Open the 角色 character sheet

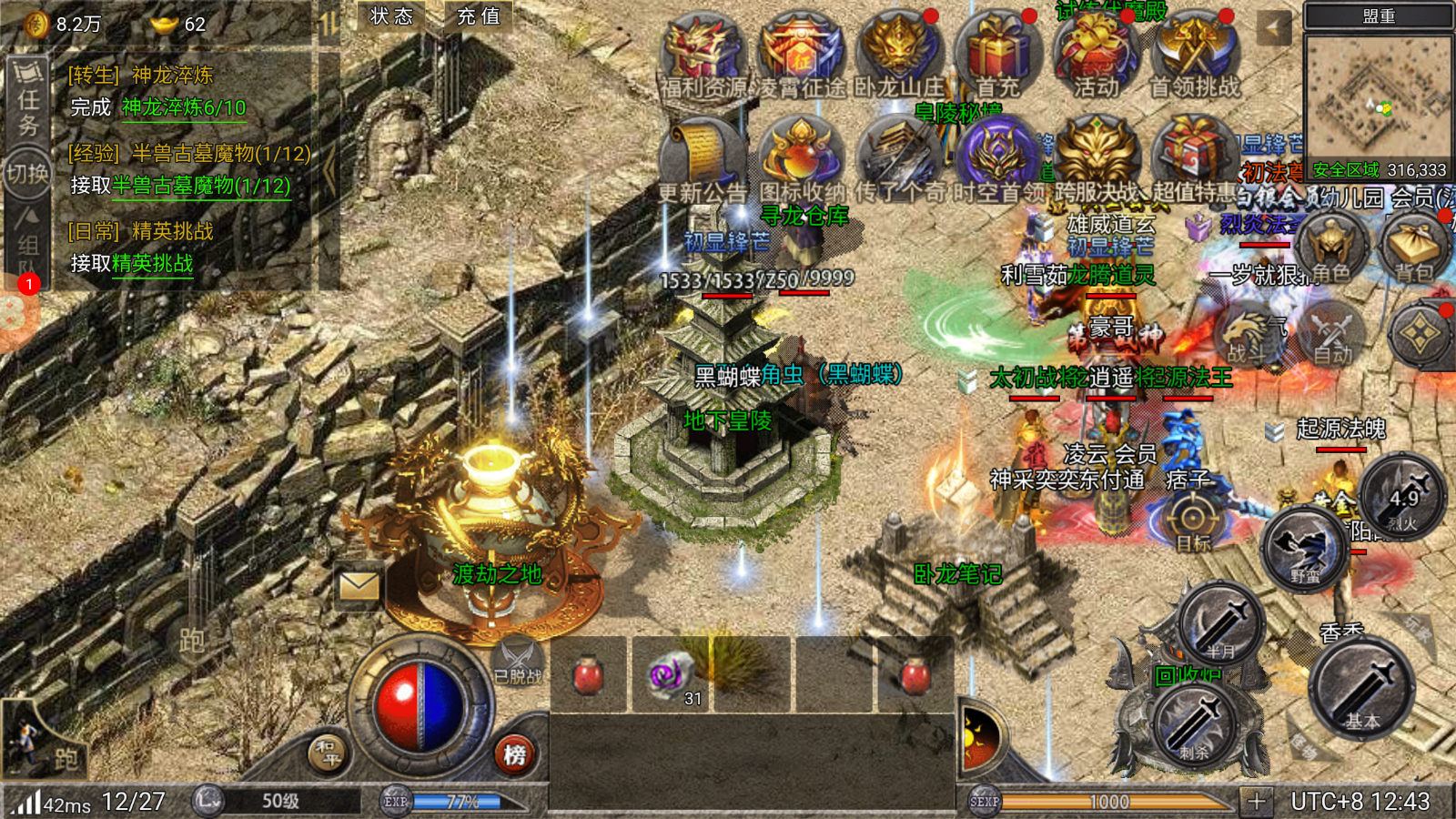1332,248
